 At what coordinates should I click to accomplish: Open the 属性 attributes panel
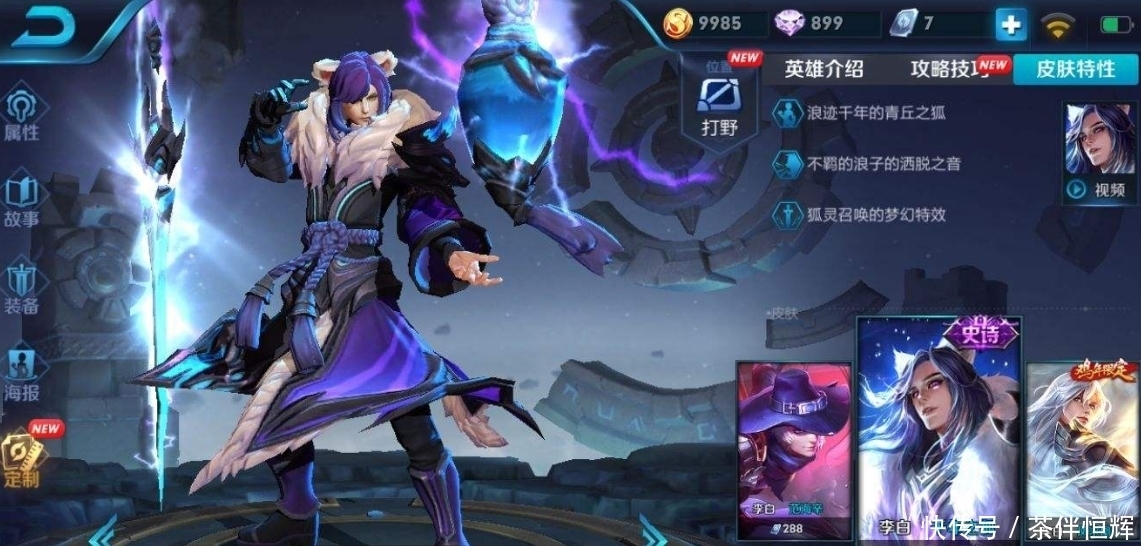(x=22, y=115)
